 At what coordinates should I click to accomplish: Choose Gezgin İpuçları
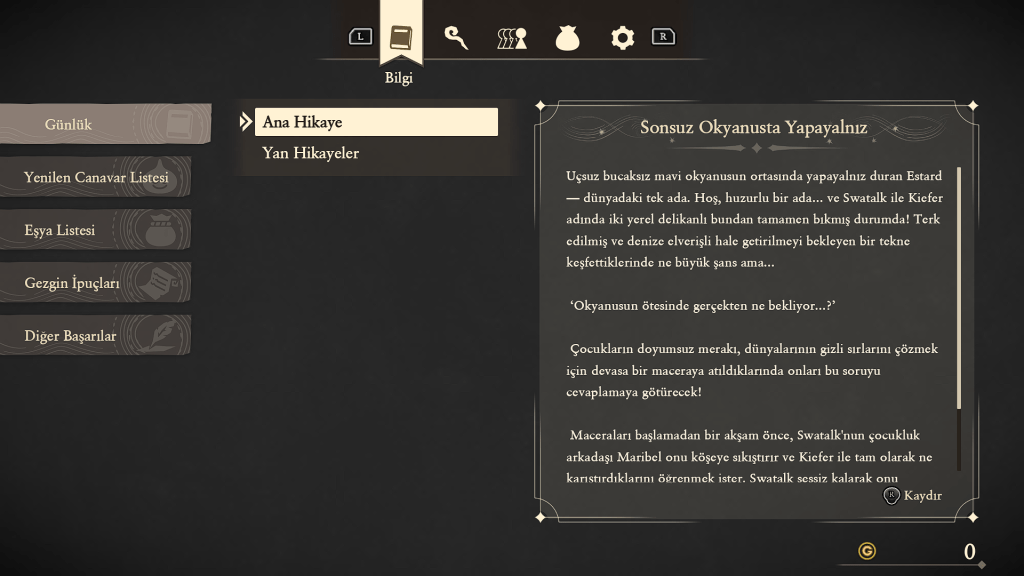coord(94,283)
